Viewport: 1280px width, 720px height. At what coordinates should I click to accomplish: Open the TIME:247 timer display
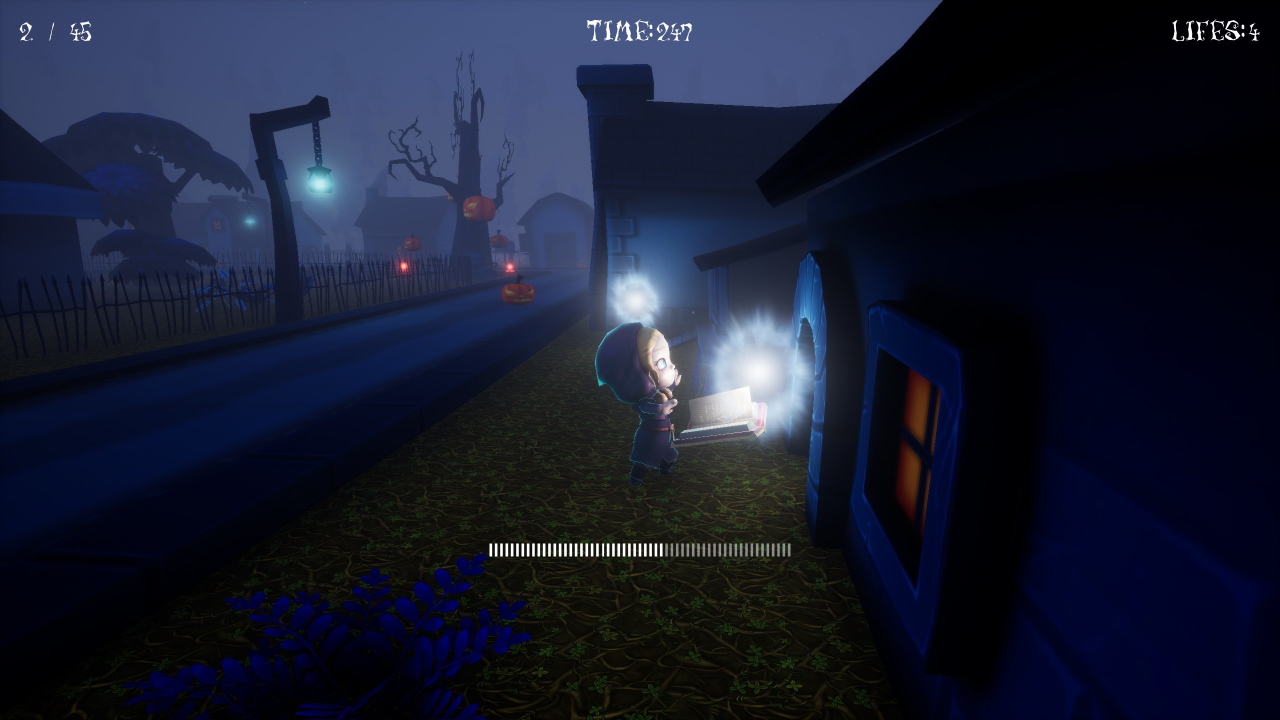coord(640,29)
